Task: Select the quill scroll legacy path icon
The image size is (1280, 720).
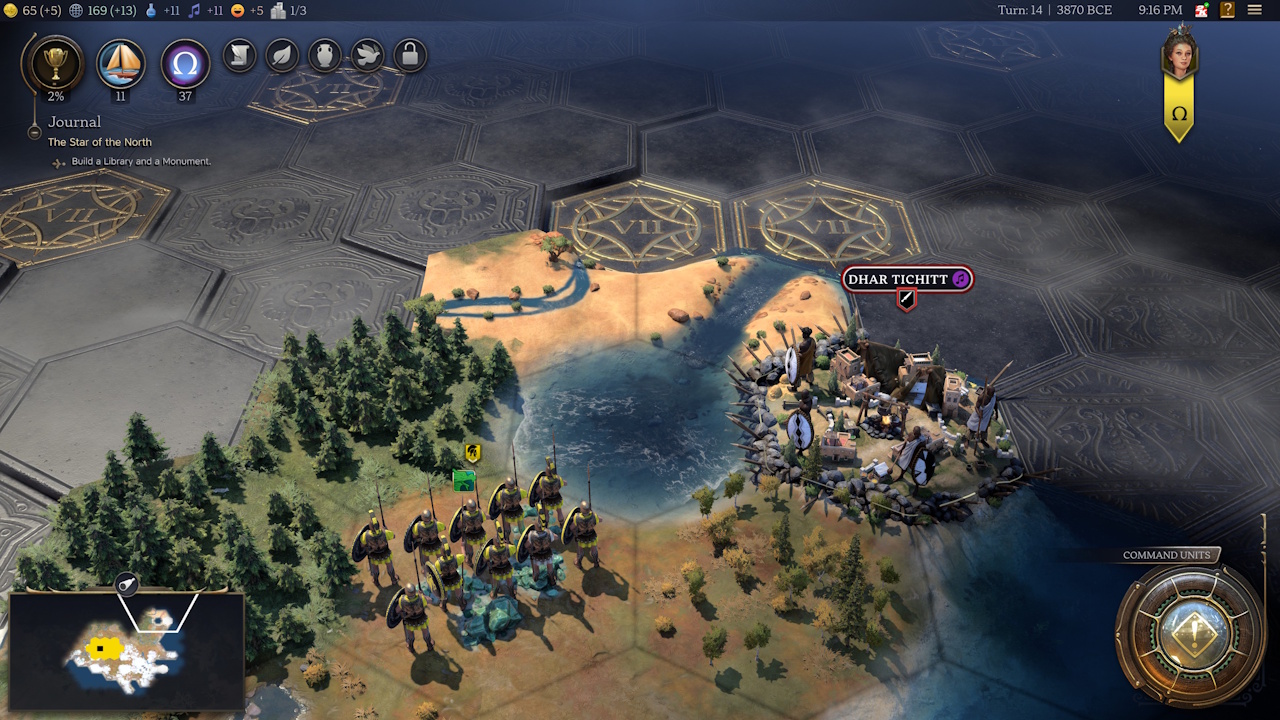Action: click(239, 56)
